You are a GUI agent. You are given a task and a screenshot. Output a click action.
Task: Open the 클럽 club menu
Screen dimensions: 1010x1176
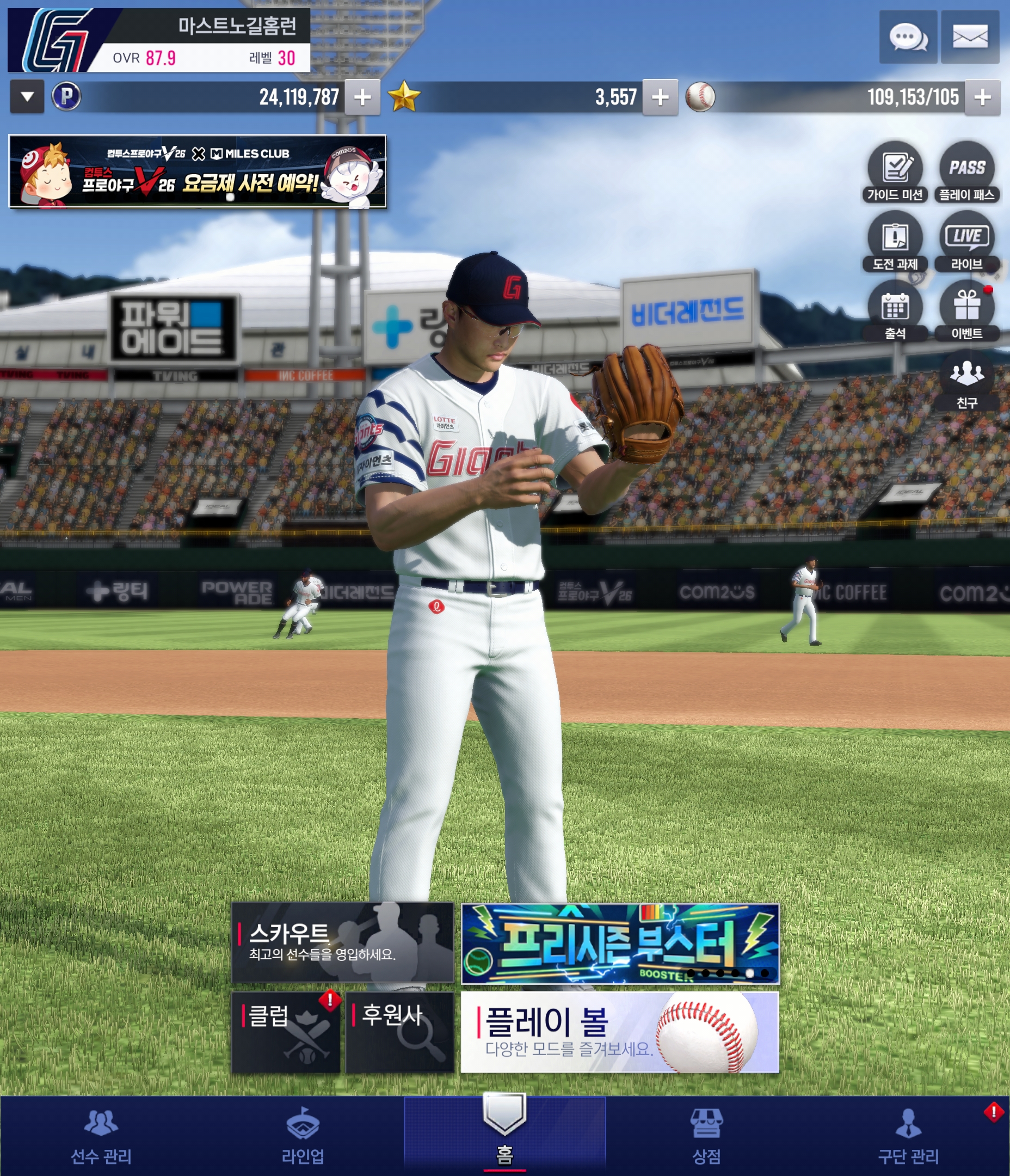pyautogui.click(x=285, y=1032)
